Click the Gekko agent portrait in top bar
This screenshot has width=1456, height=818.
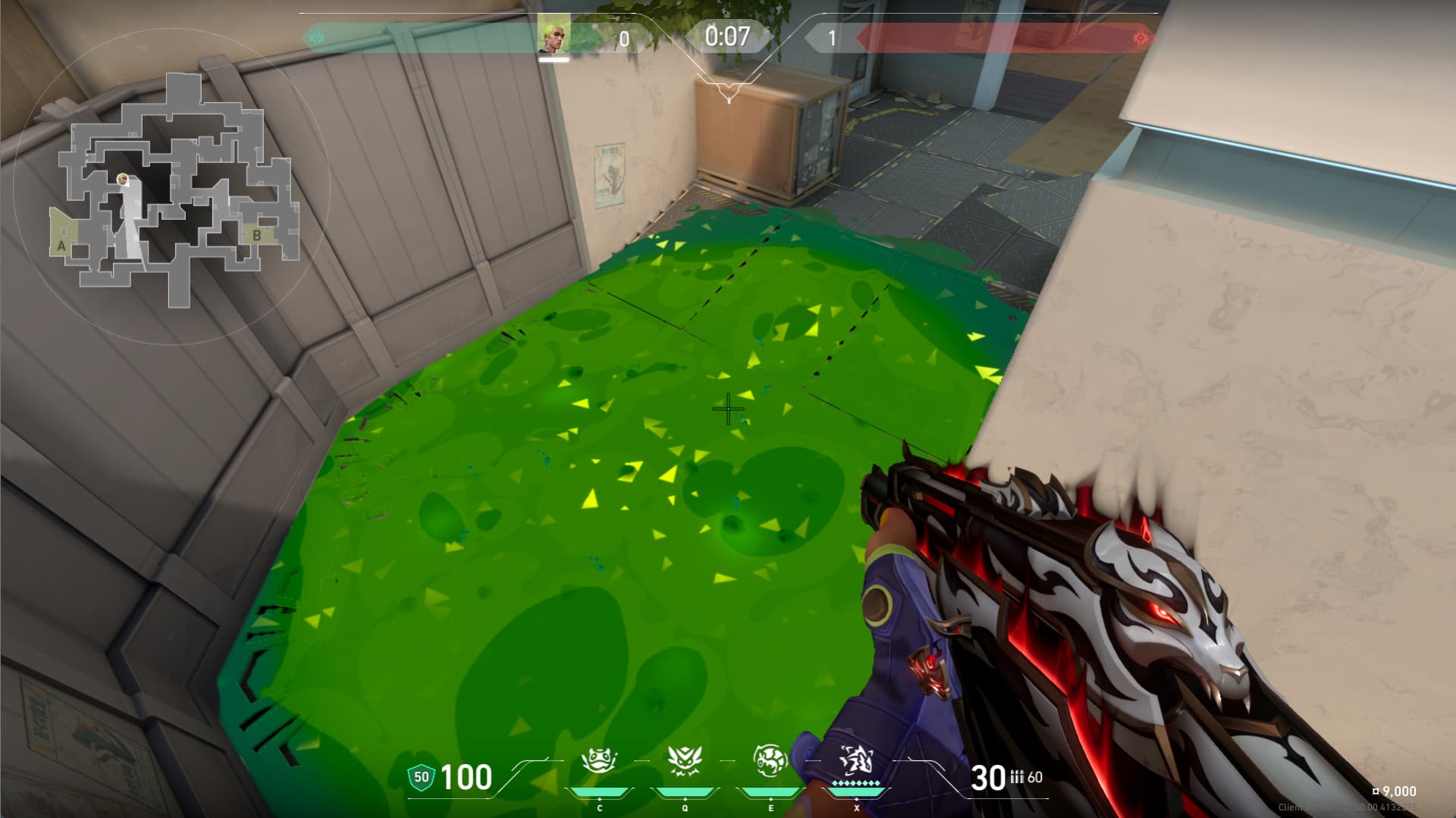[554, 36]
